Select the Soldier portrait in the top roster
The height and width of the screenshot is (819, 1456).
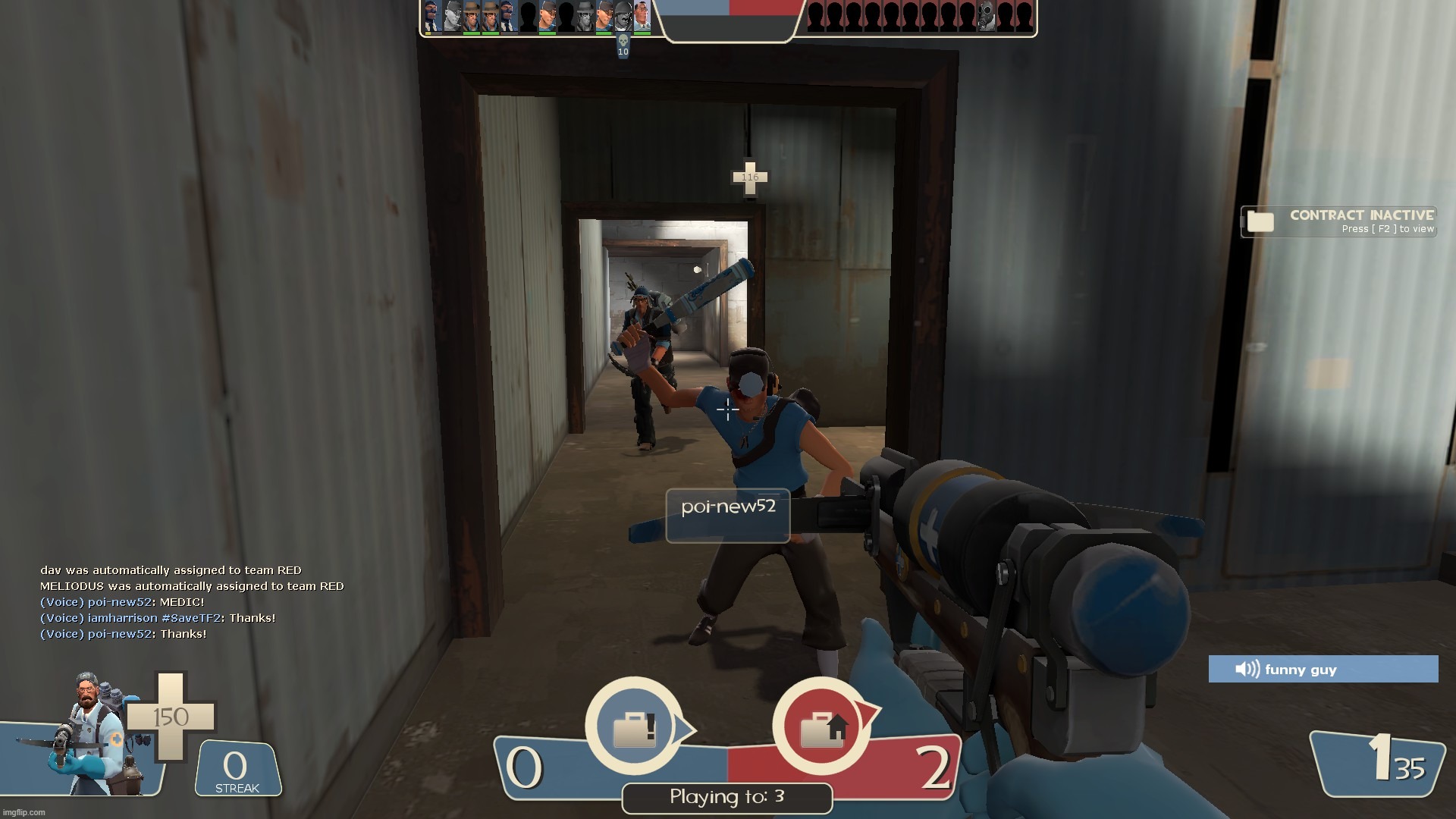622,17
